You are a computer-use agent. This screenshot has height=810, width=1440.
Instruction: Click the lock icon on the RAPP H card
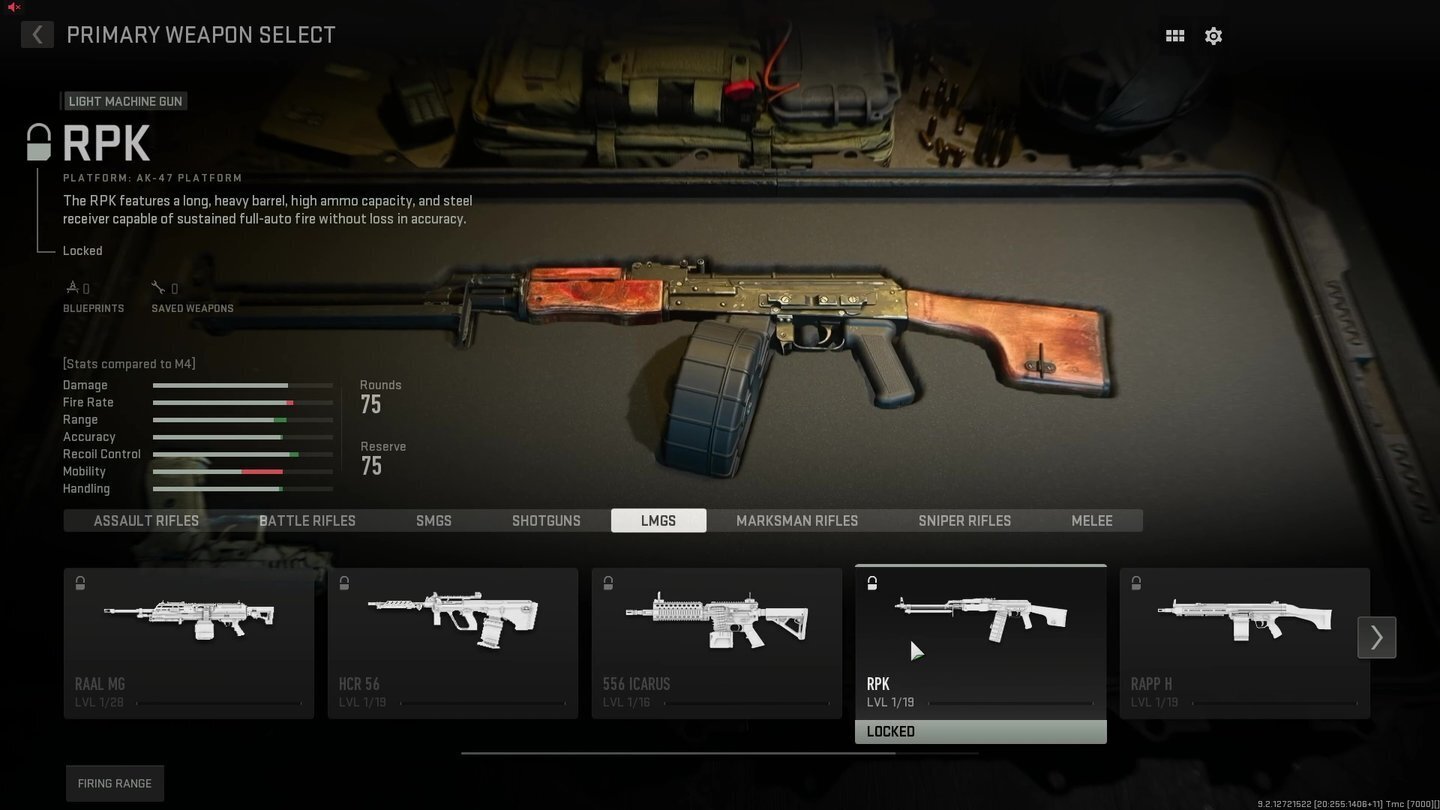pos(1136,583)
